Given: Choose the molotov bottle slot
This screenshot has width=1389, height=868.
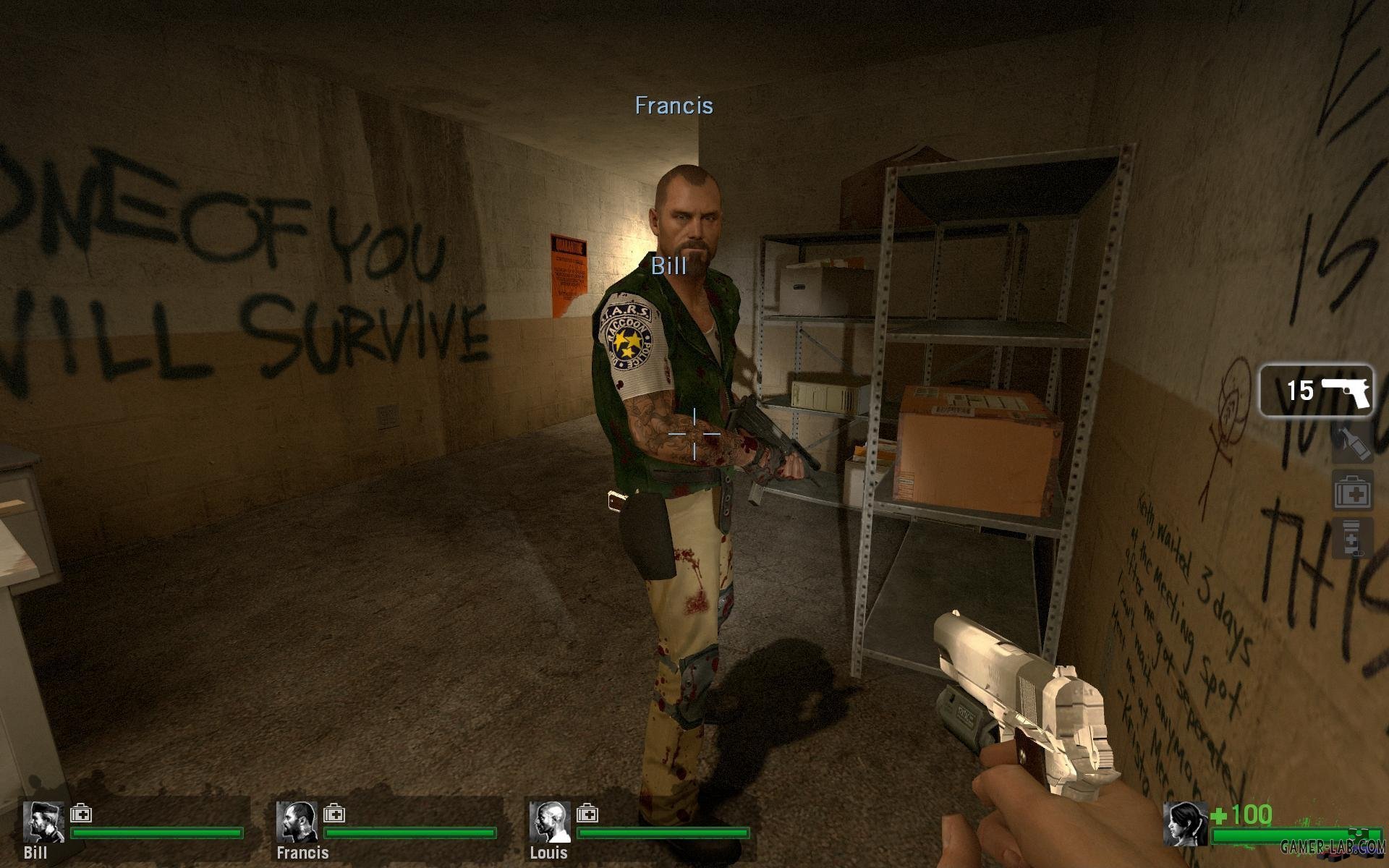Looking at the screenshot, I should [x=1352, y=443].
